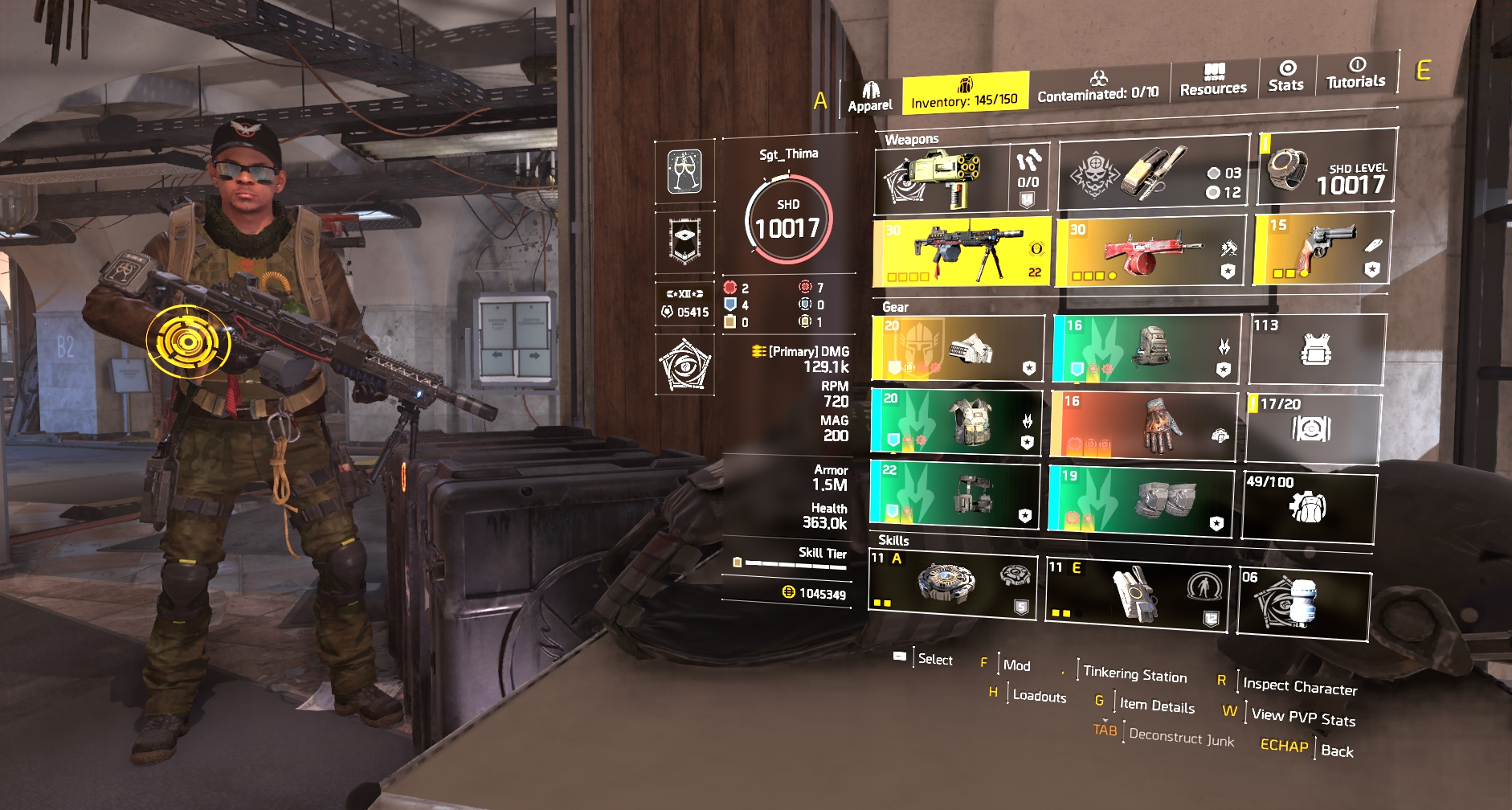This screenshot has width=1512, height=810.
Task: Switch to the Resources tab
Action: tap(1213, 80)
